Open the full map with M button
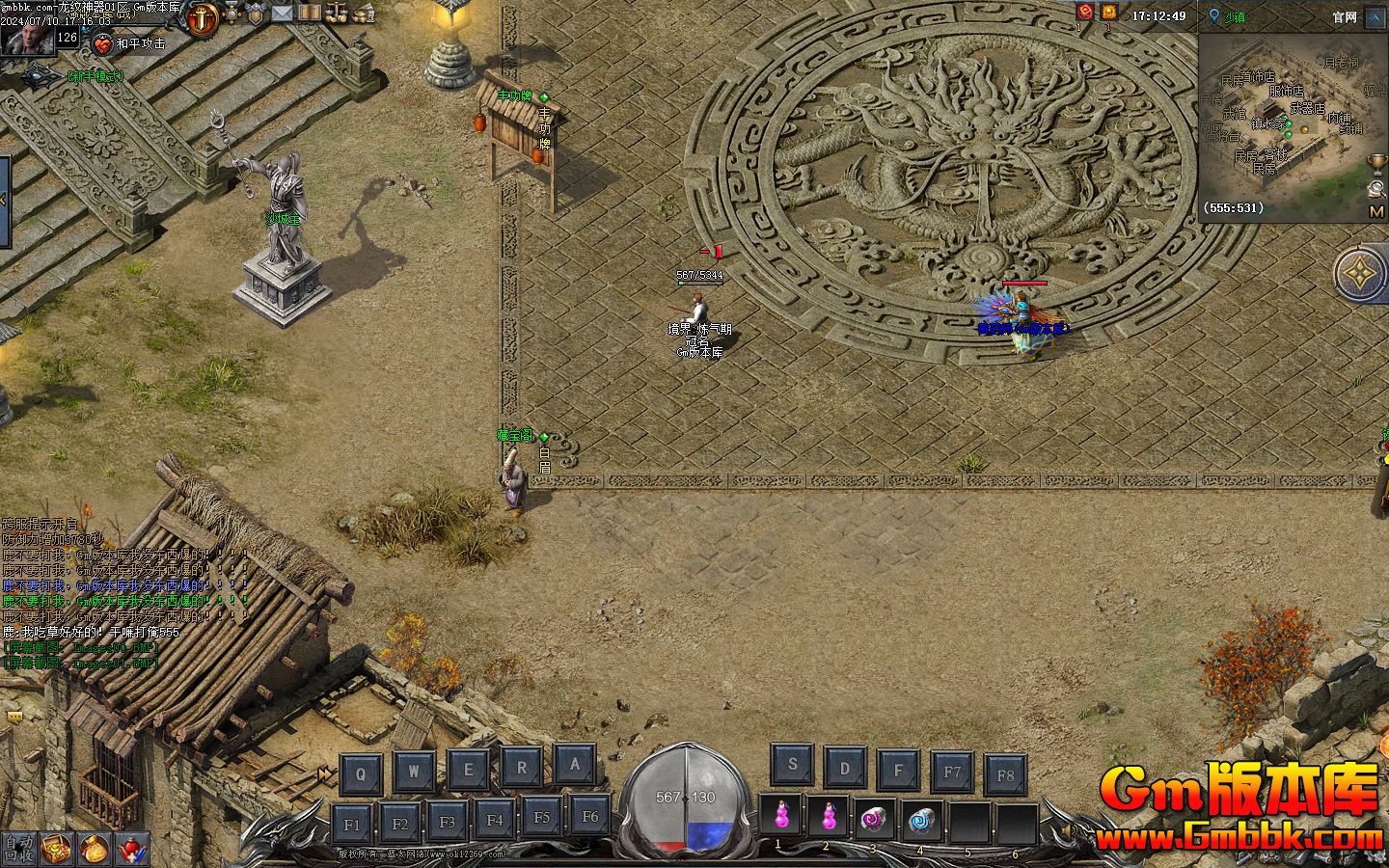 [x=1376, y=211]
